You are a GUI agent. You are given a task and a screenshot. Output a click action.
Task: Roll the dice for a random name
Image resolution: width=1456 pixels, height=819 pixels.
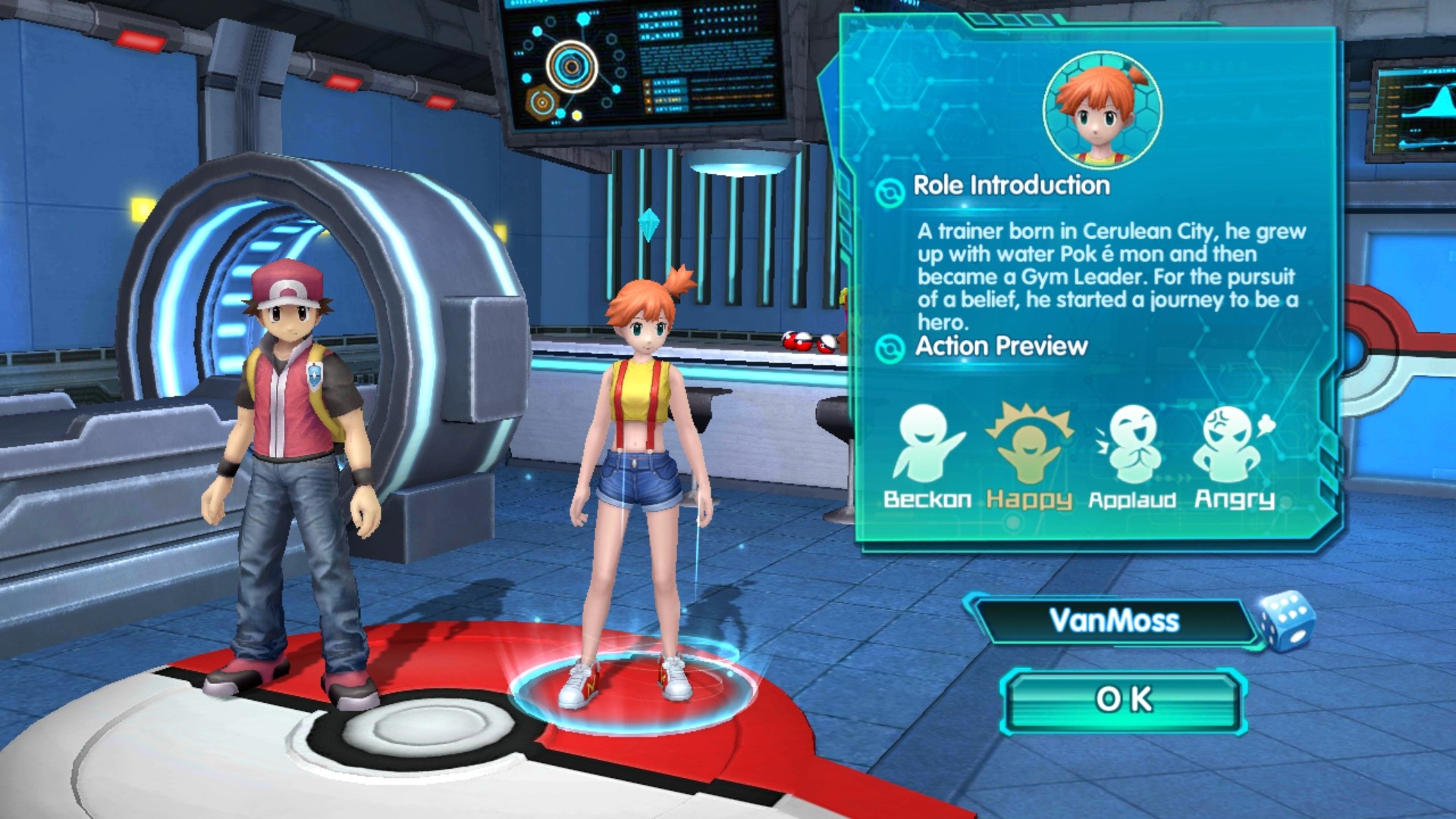click(1286, 621)
